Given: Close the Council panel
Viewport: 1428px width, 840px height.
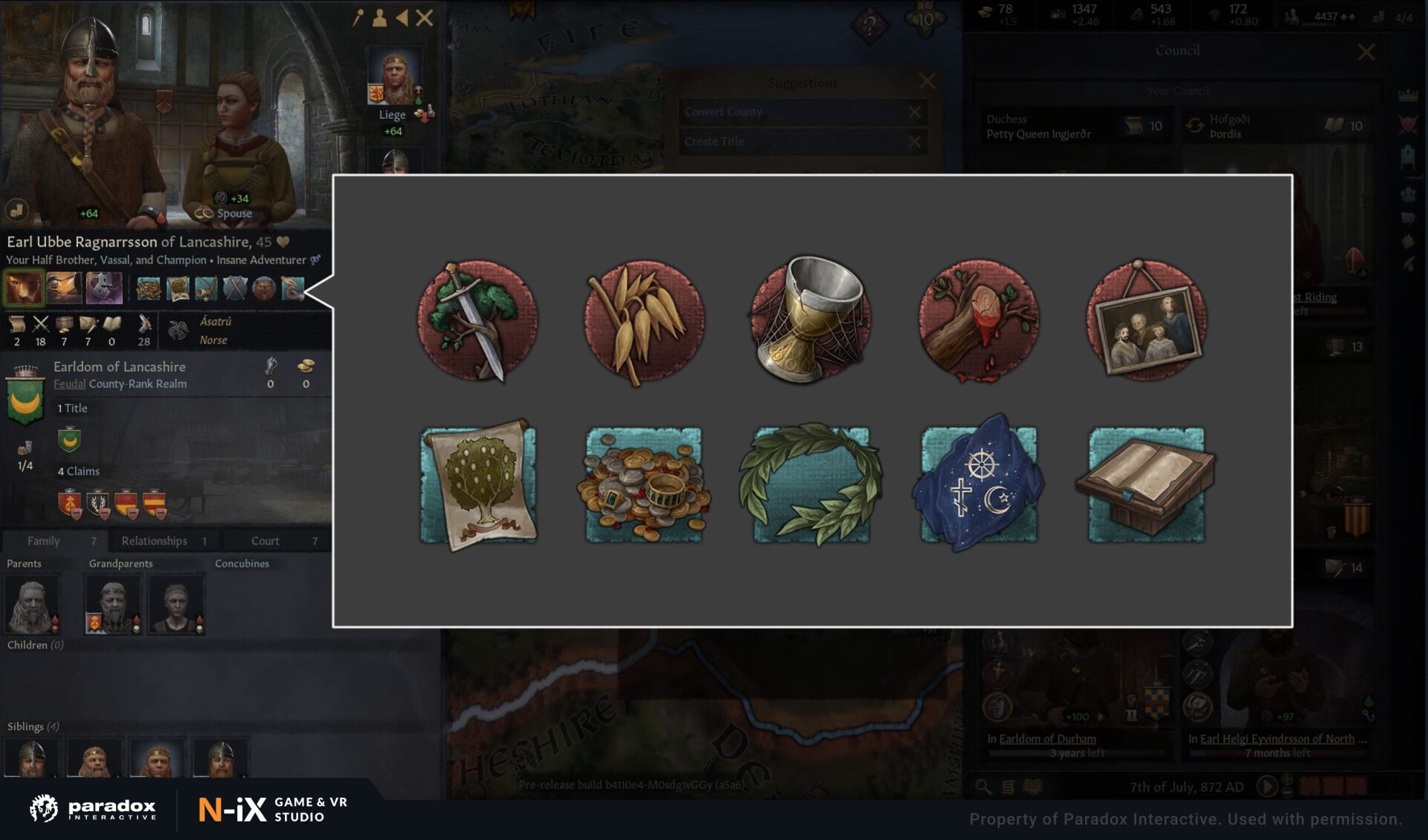Looking at the screenshot, I should (x=1366, y=52).
